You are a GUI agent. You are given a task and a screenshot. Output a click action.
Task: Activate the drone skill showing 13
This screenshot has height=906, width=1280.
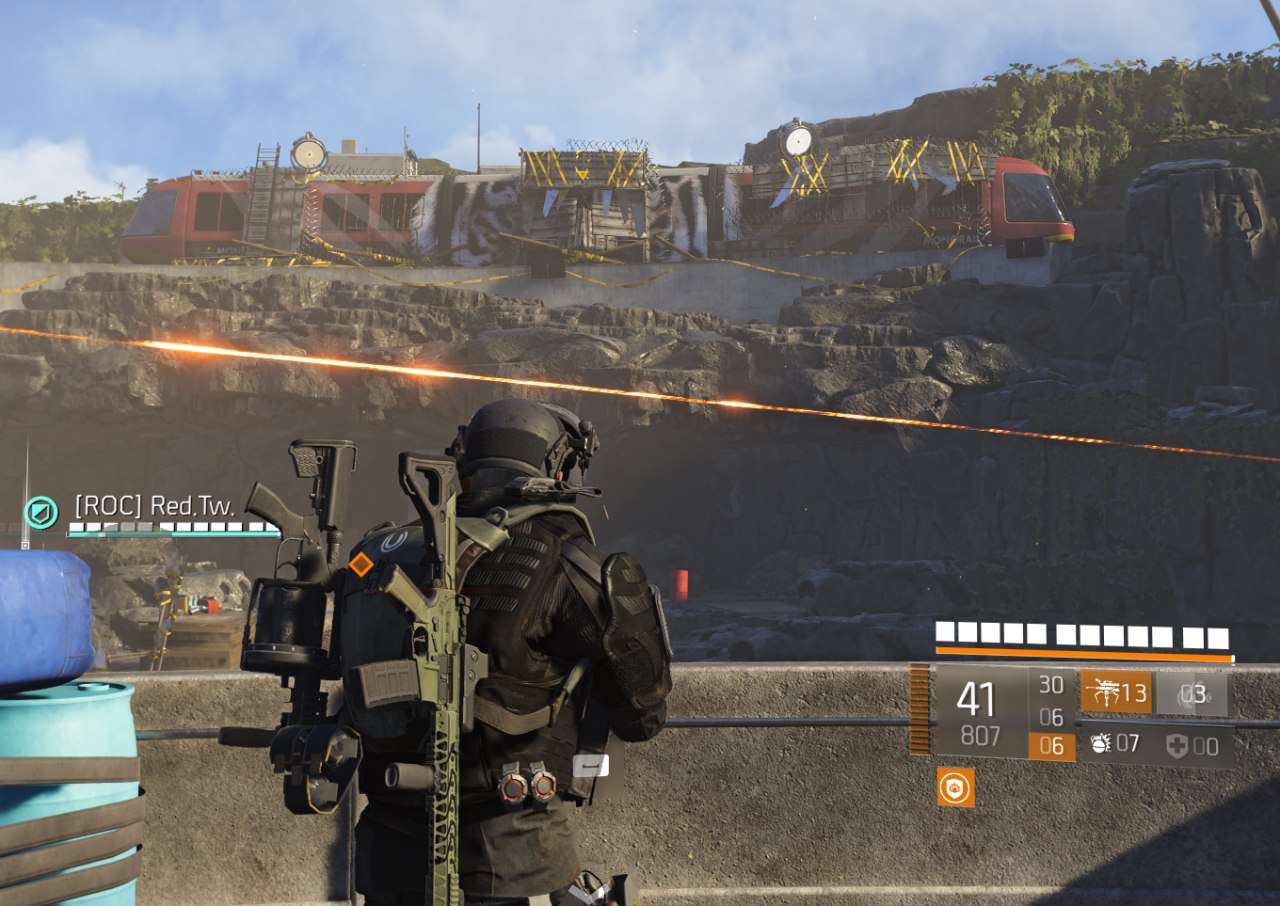tap(1115, 693)
